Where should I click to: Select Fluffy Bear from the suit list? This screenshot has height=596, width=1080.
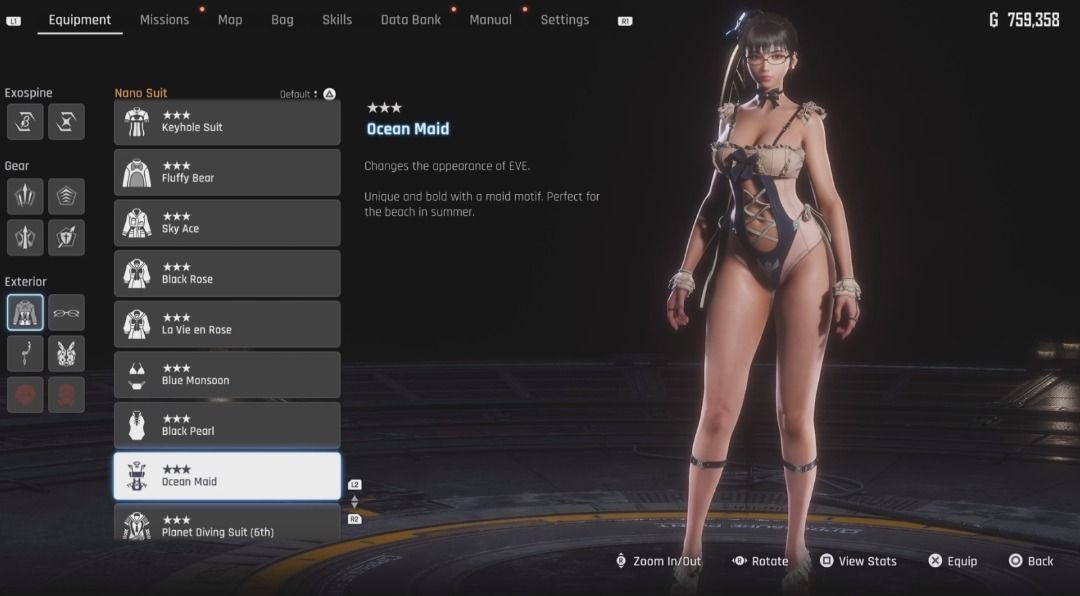tap(227, 173)
